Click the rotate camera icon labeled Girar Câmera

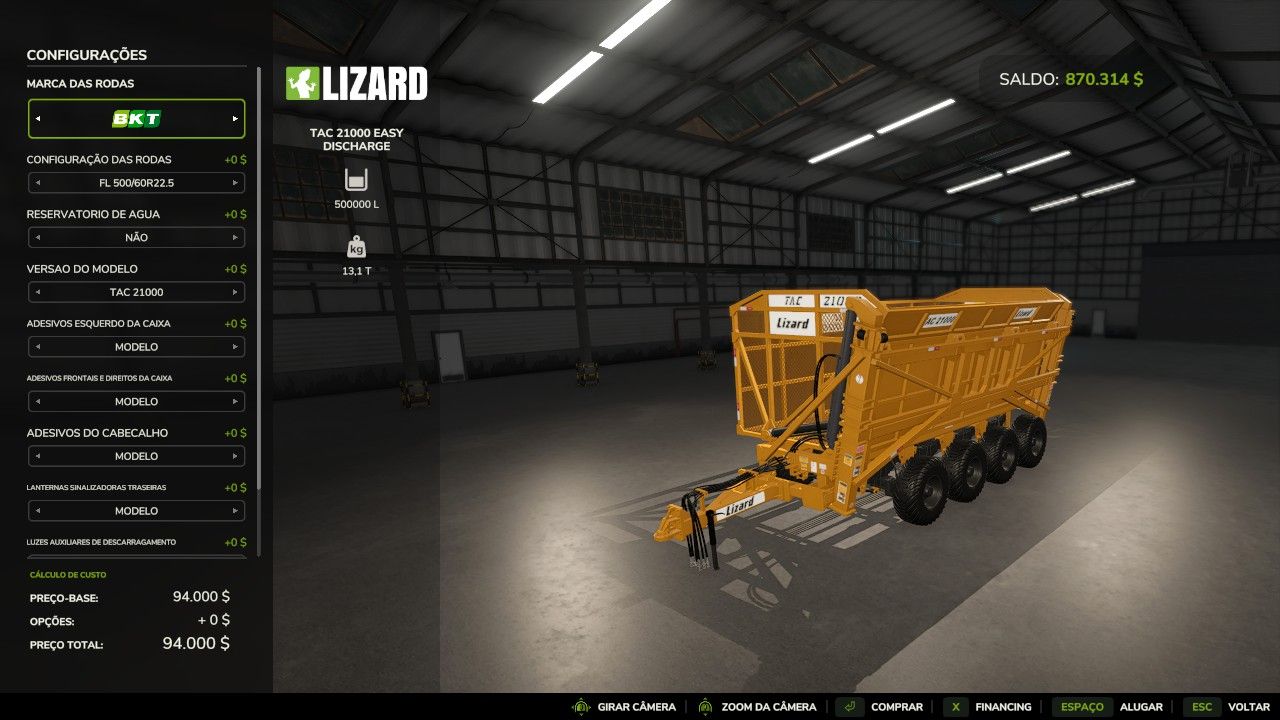[x=582, y=706]
